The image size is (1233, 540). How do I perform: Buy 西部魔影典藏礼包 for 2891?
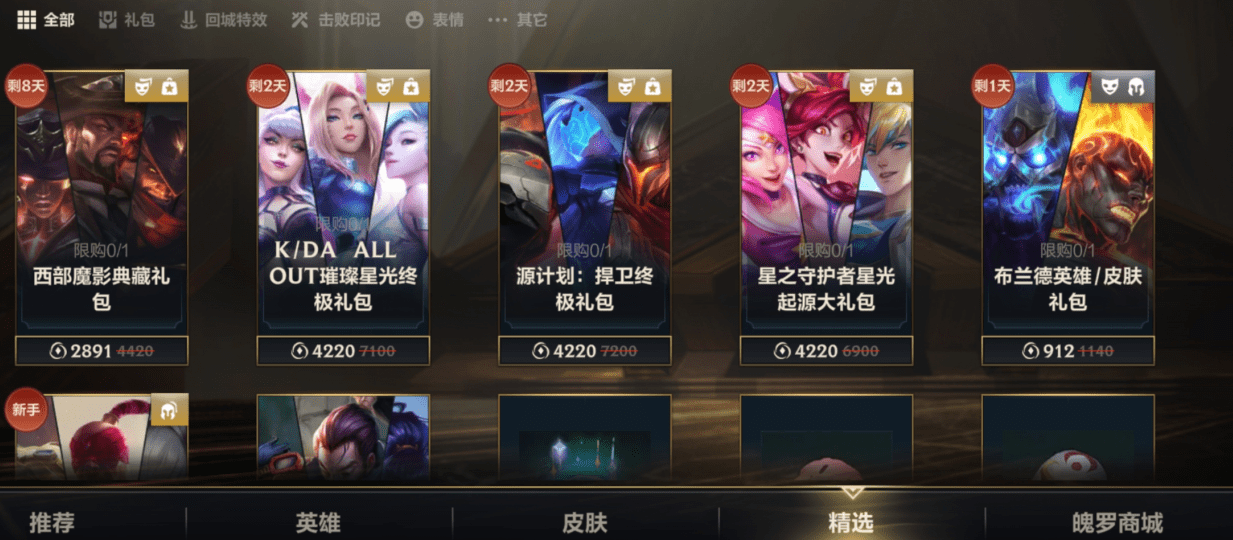pos(101,351)
